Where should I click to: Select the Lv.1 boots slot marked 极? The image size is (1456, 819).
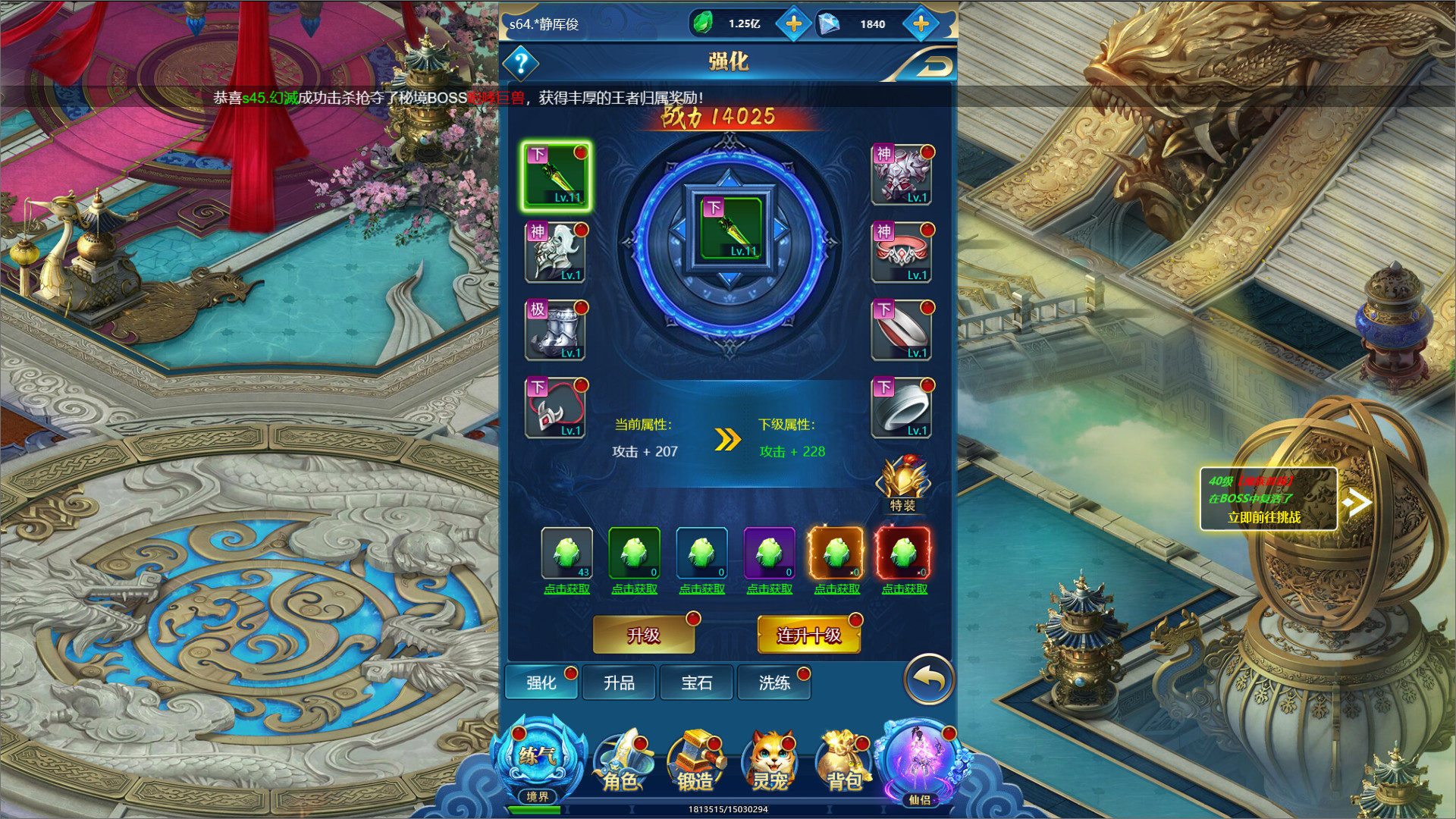[556, 330]
